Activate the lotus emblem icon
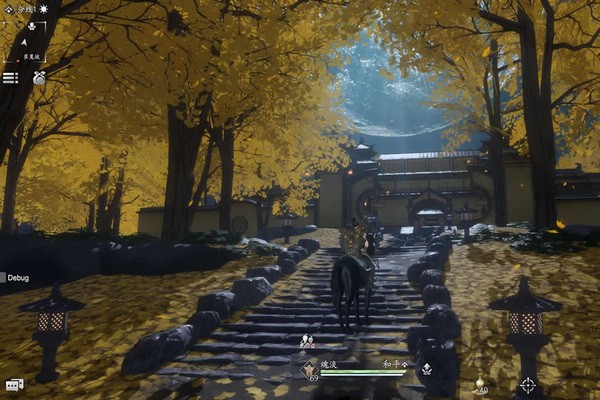 427,368
